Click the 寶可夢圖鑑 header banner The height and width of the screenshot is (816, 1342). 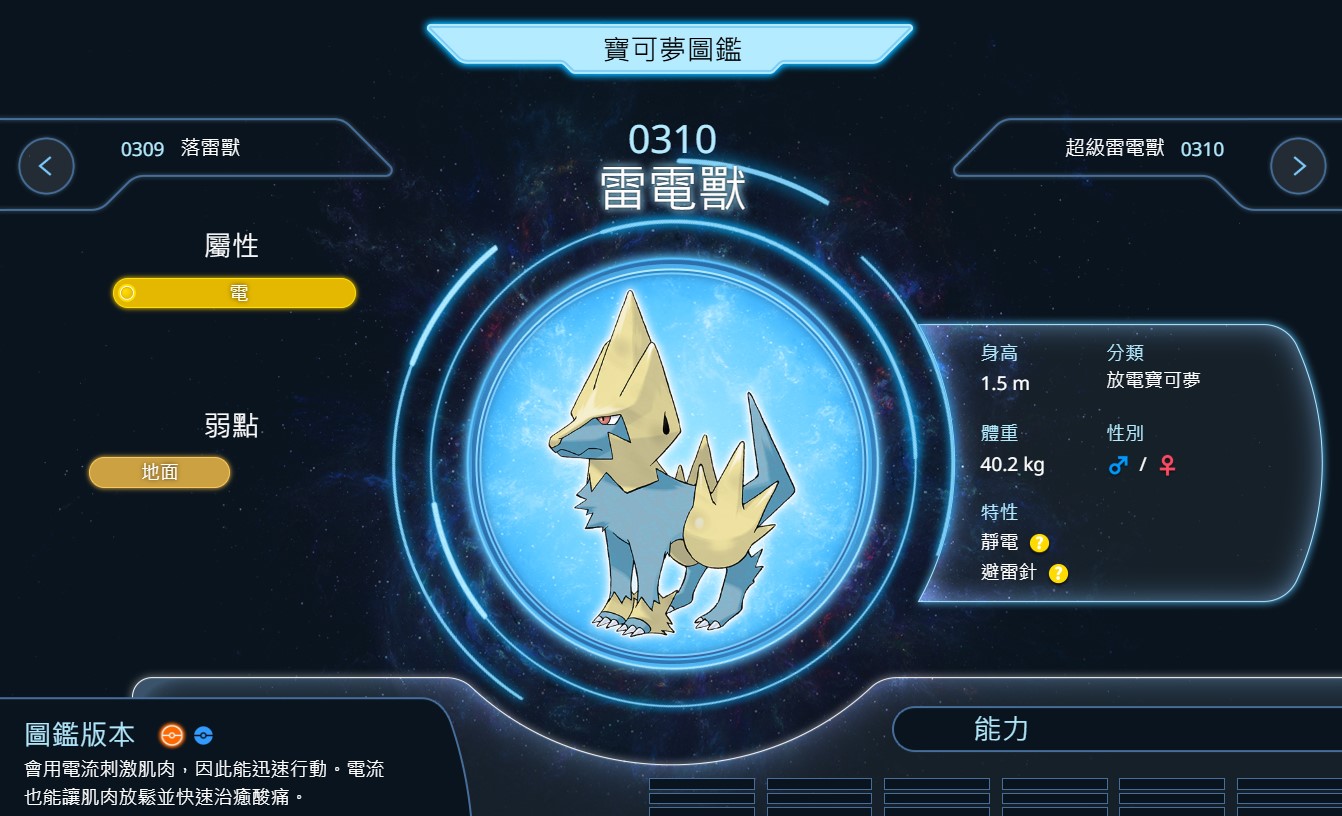click(671, 49)
